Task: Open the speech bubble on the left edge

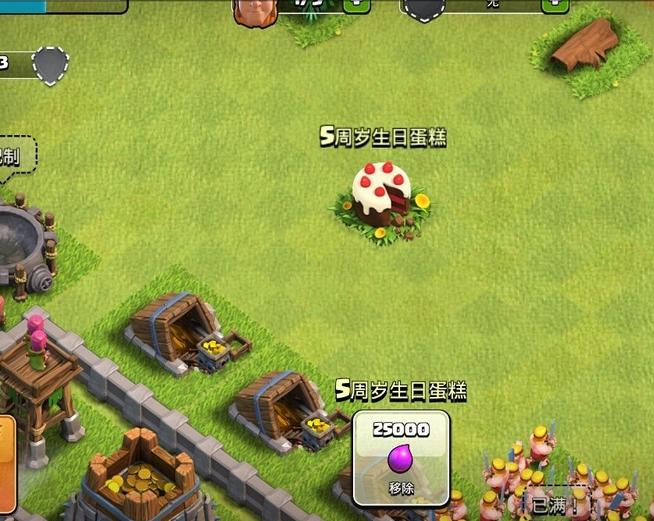Action: (15, 157)
